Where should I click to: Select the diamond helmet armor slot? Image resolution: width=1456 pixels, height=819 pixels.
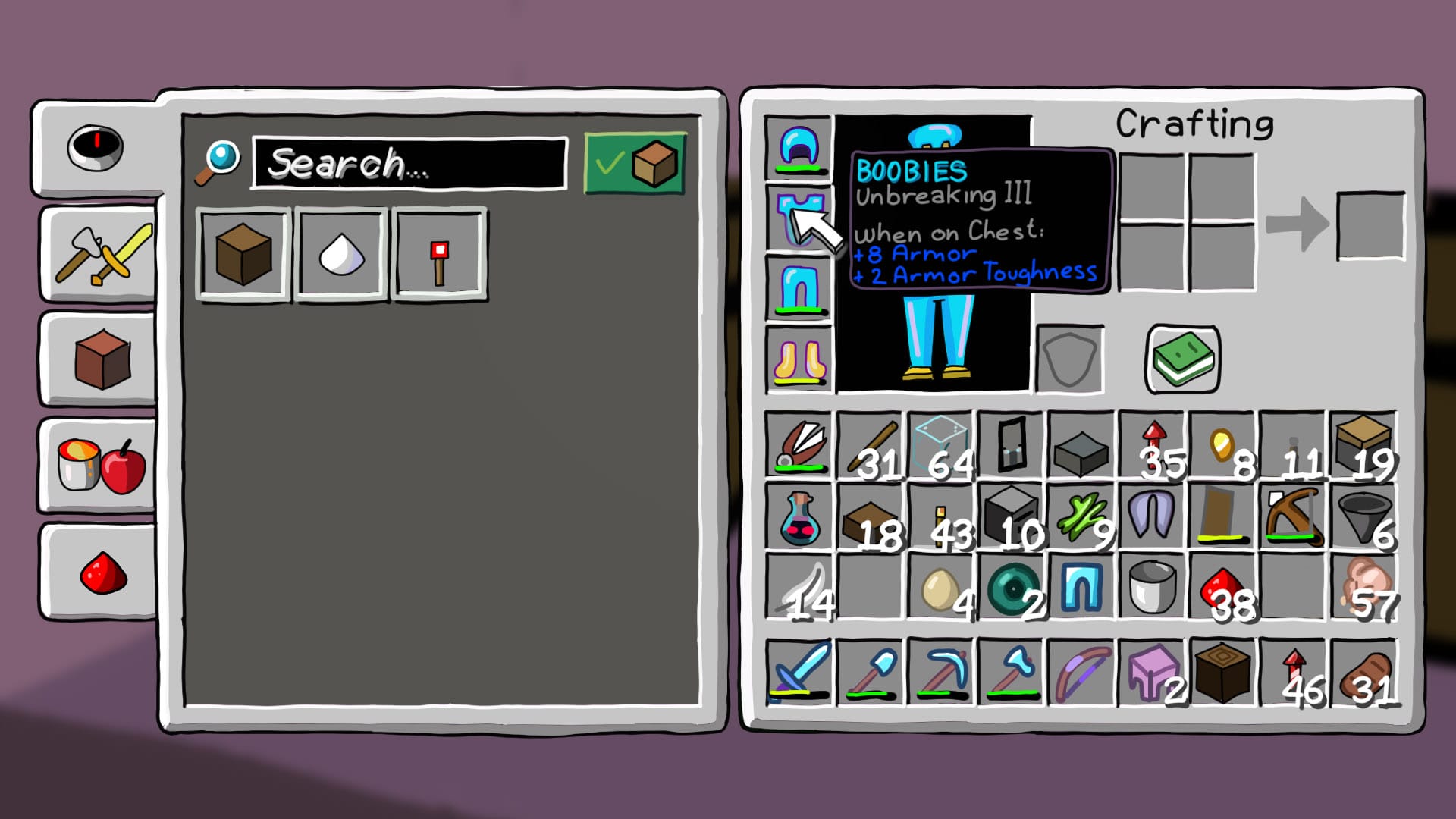[799, 147]
